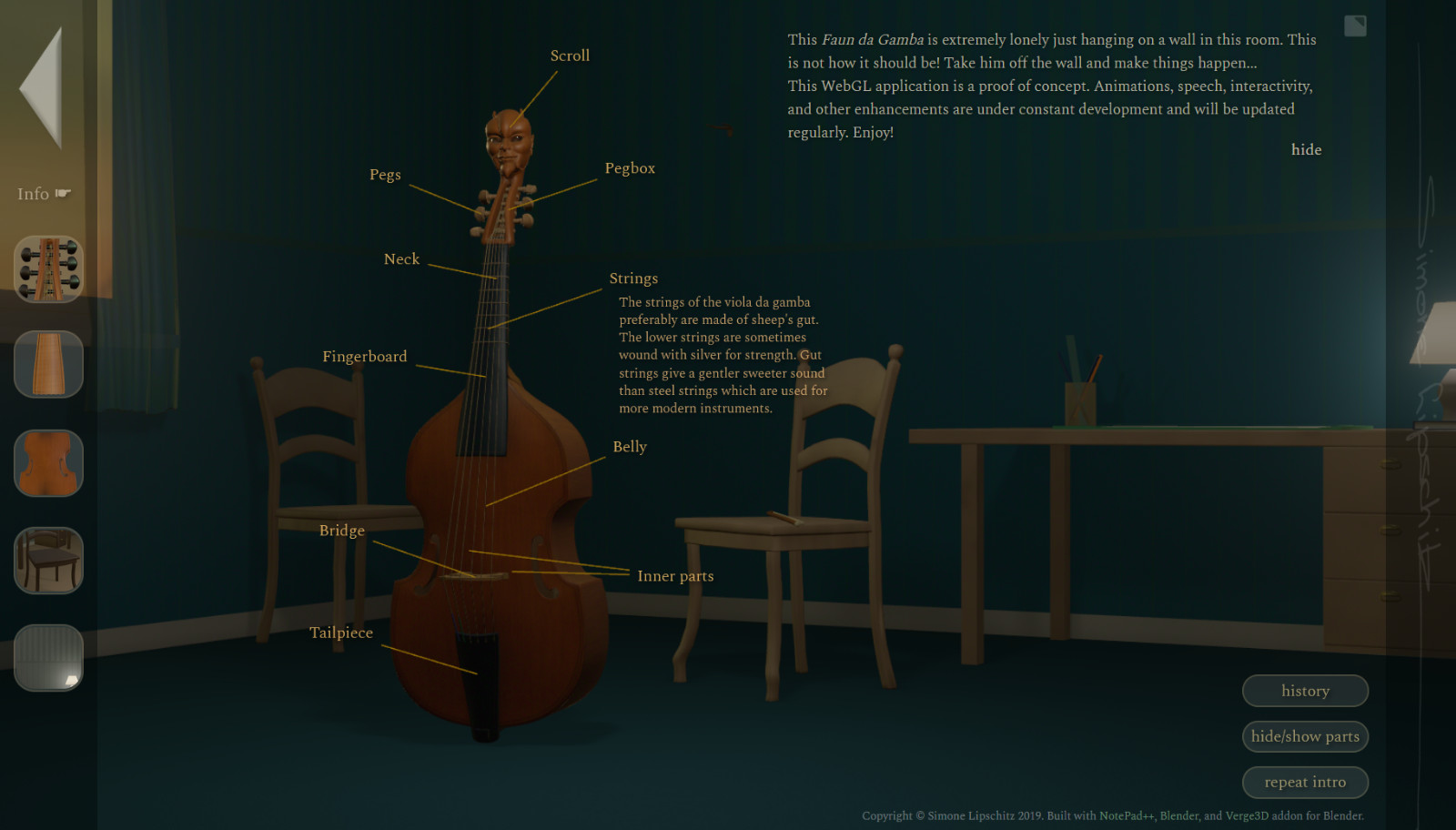
Task: Open the viola body view from the sidebar
Action: [x=47, y=463]
